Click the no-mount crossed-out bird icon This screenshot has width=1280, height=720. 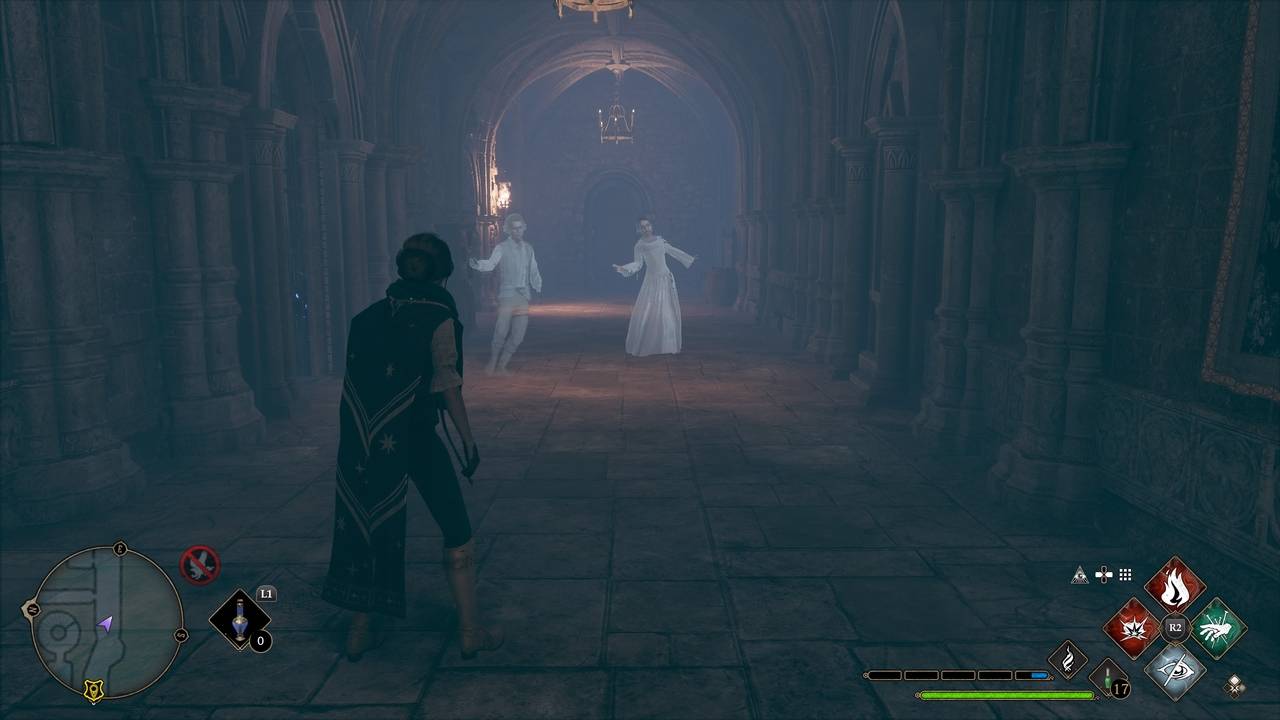pos(199,565)
